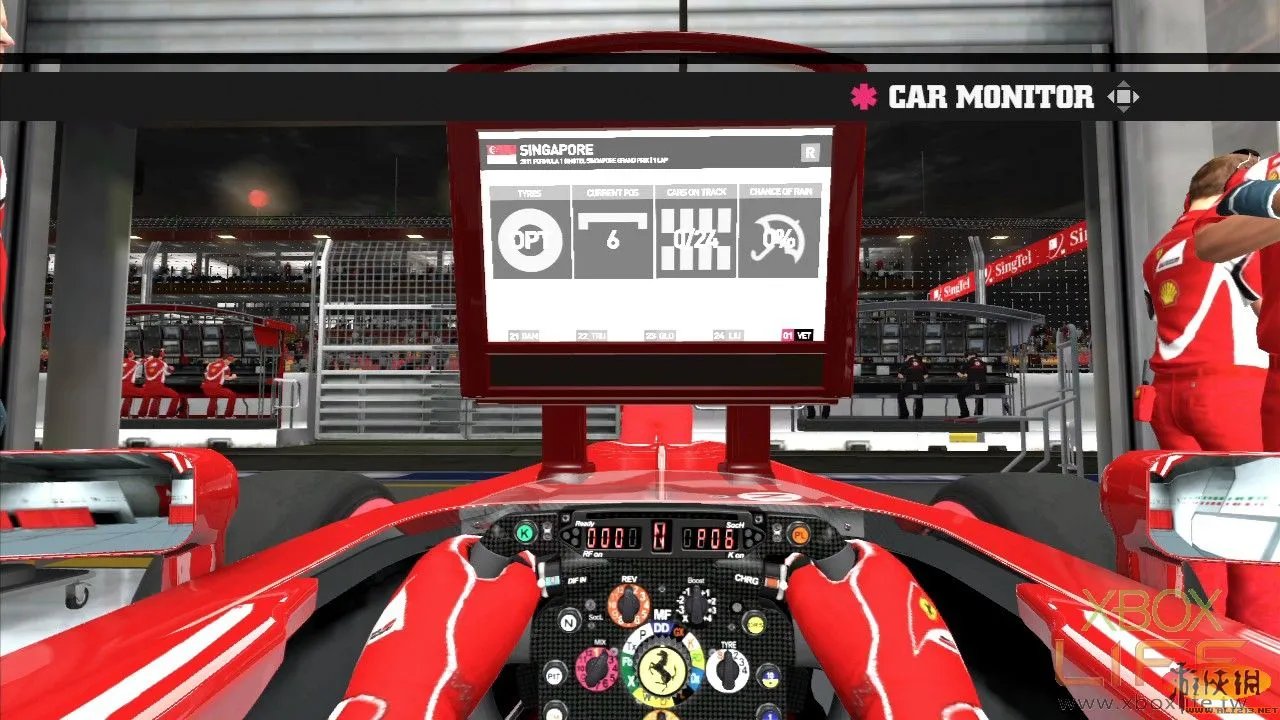Select the Boost rotary dial
1280x720 pixels.
(x=694, y=604)
